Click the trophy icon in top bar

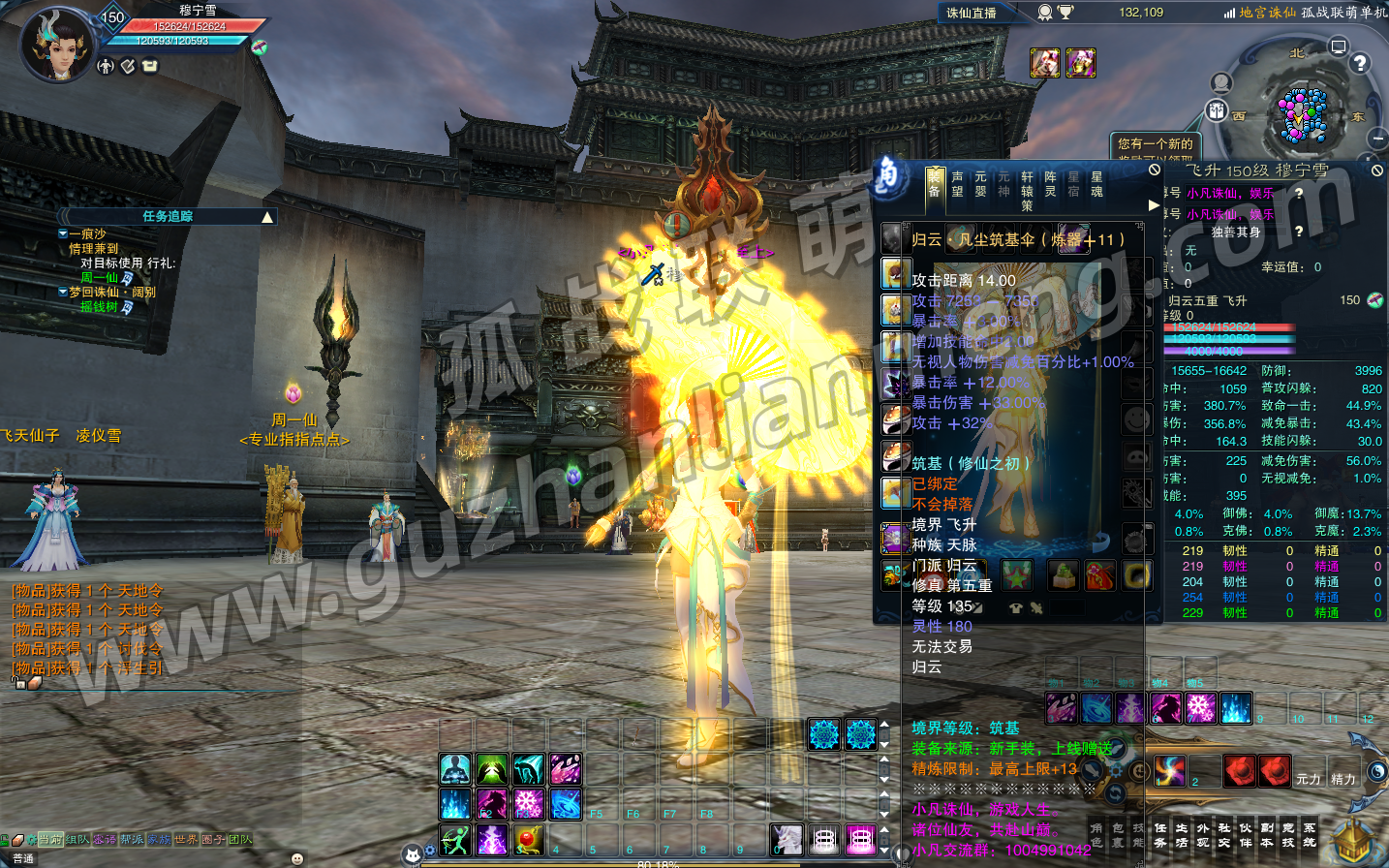coord(1065,13)
